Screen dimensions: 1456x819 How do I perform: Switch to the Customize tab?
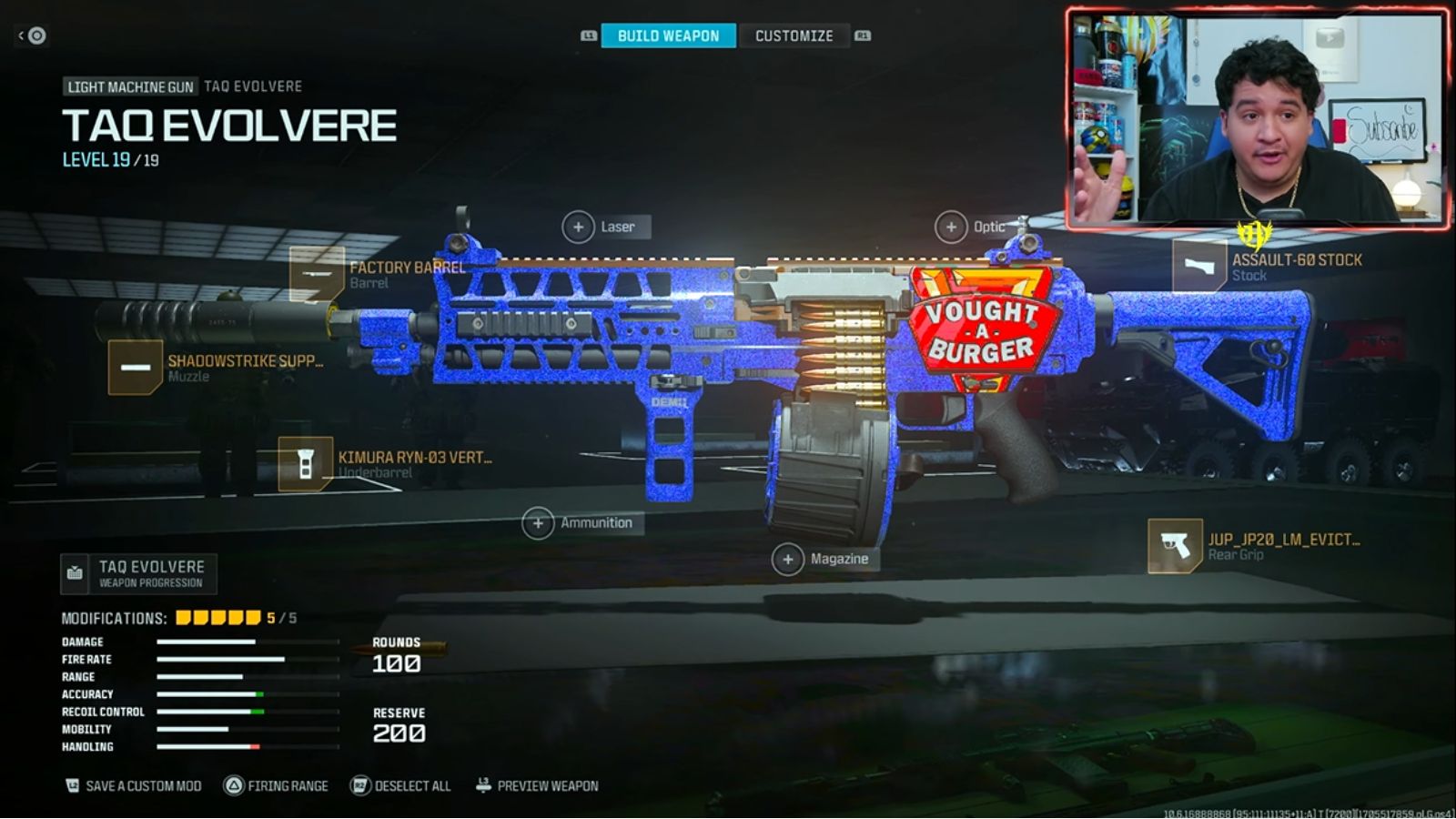pos(793,35)
